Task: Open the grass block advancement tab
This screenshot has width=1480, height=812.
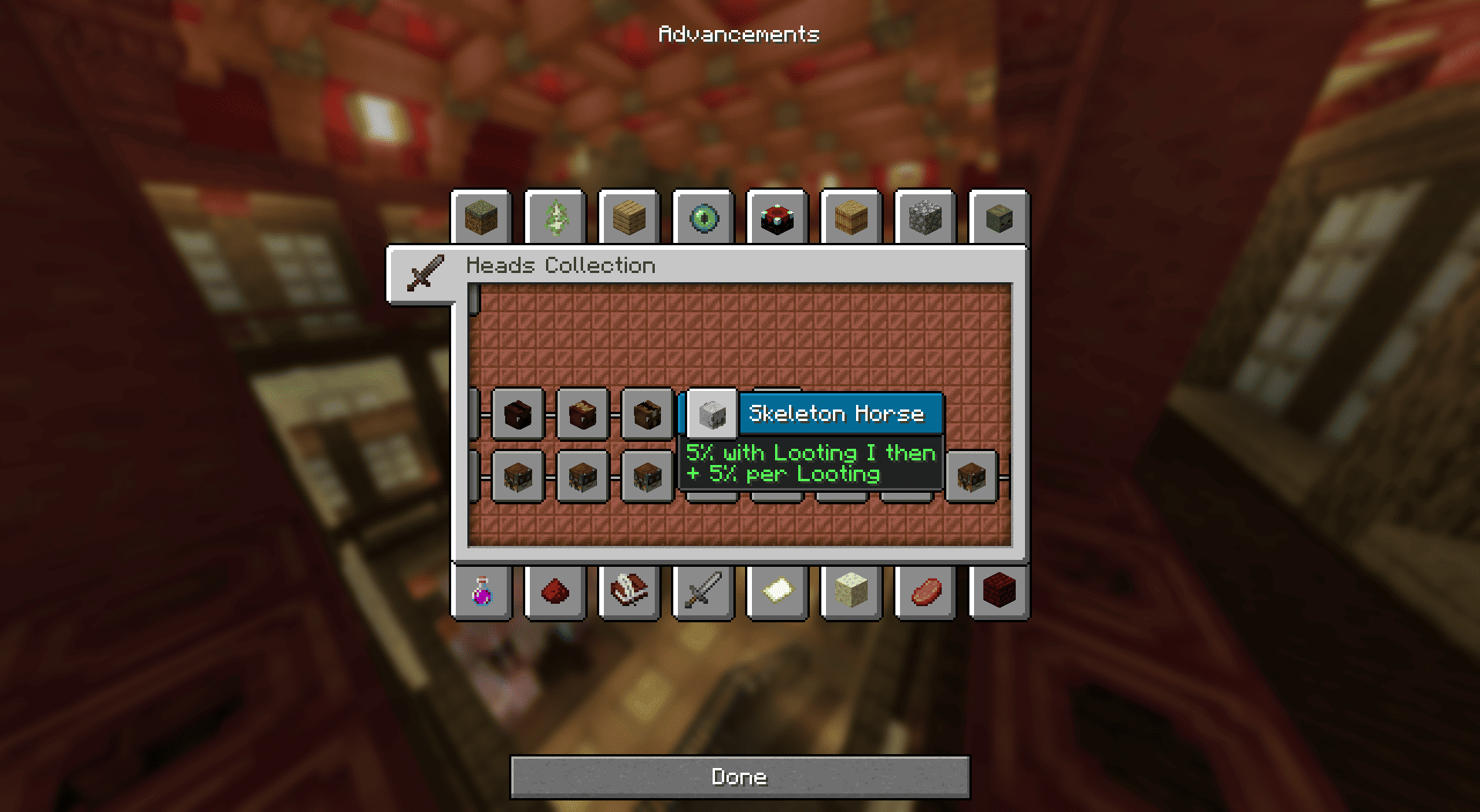Action: click(x=481, y=218)
